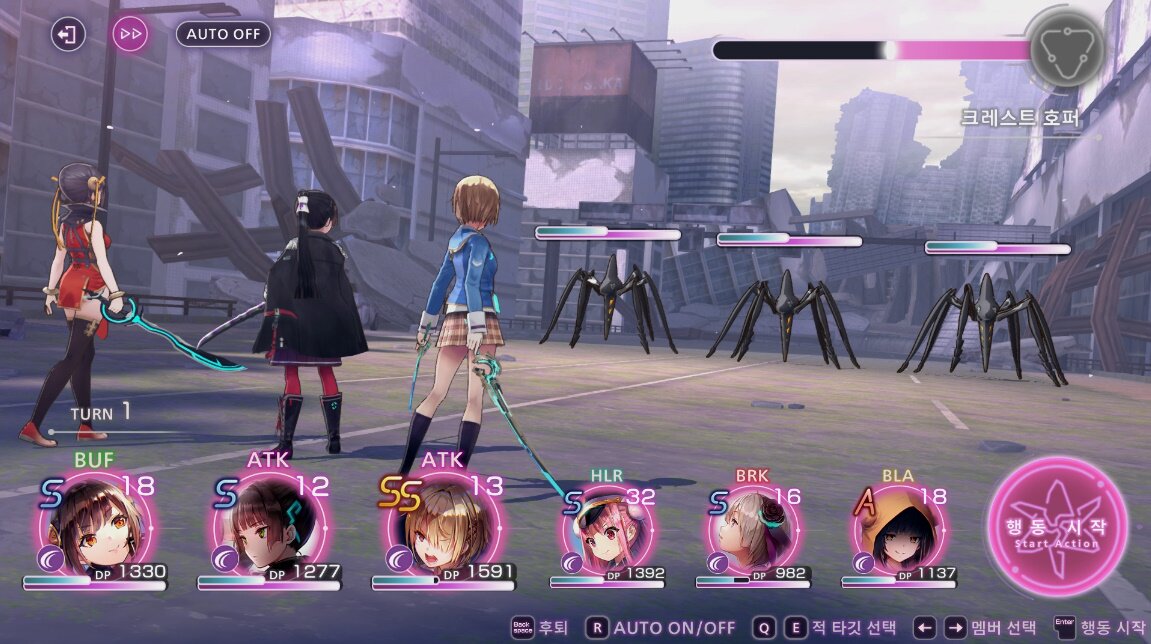Screen dimensions: 1151x644
Task: Toggle the AUTO OFF button
Action: [x=223, y=34]
